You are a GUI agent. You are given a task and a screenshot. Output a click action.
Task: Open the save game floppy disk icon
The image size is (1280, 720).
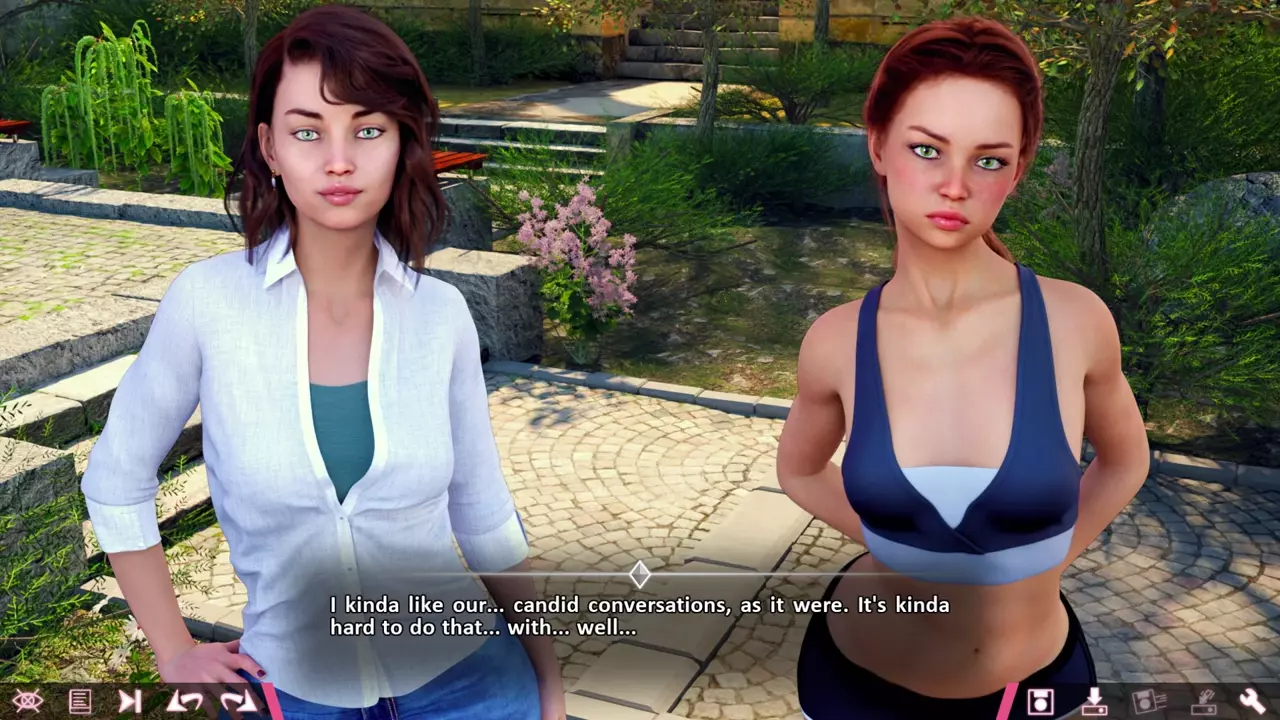pyautogui.click(x=1040, y=701)
